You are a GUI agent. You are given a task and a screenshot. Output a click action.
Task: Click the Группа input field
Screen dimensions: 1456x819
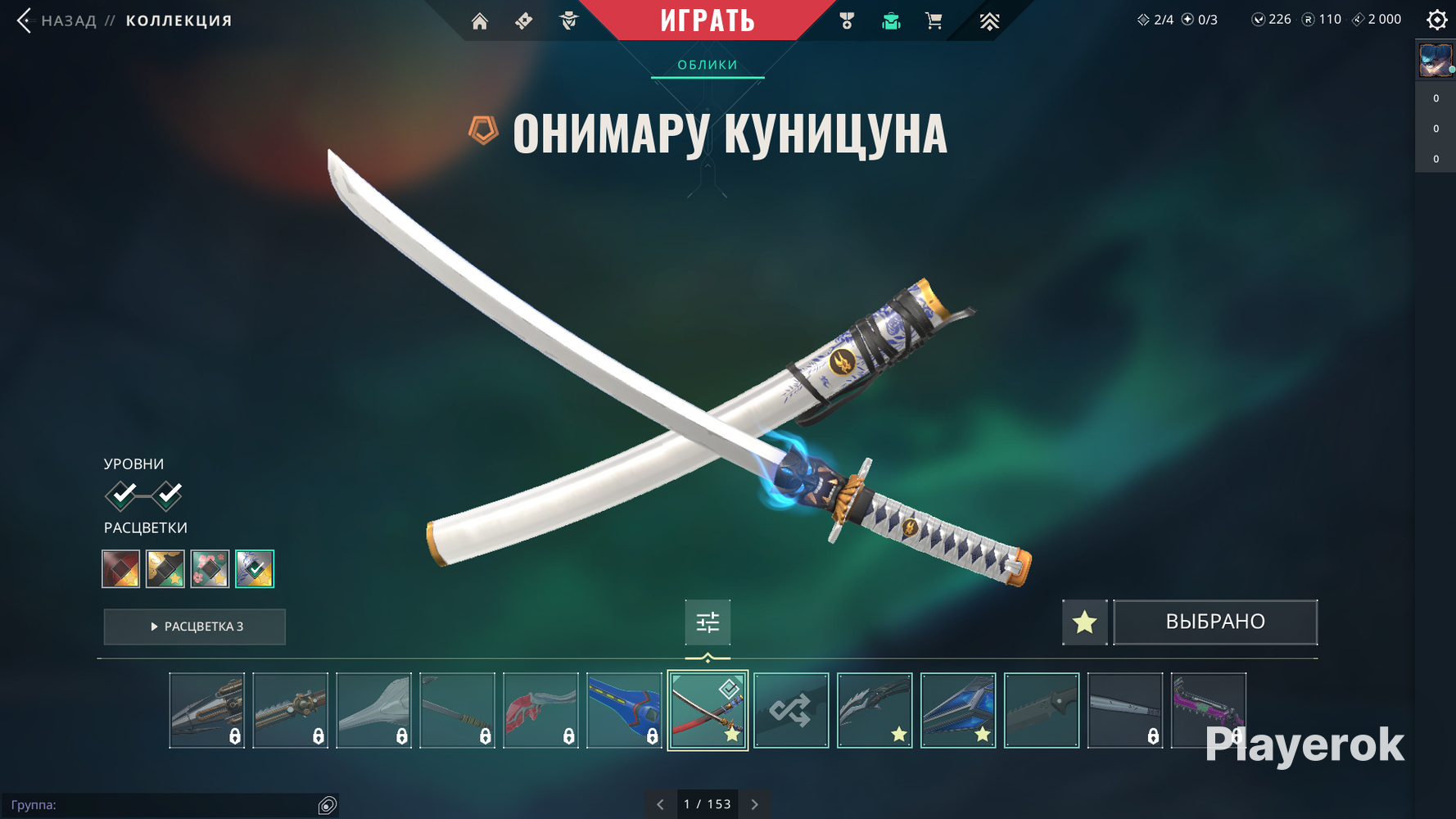[164, 804]
